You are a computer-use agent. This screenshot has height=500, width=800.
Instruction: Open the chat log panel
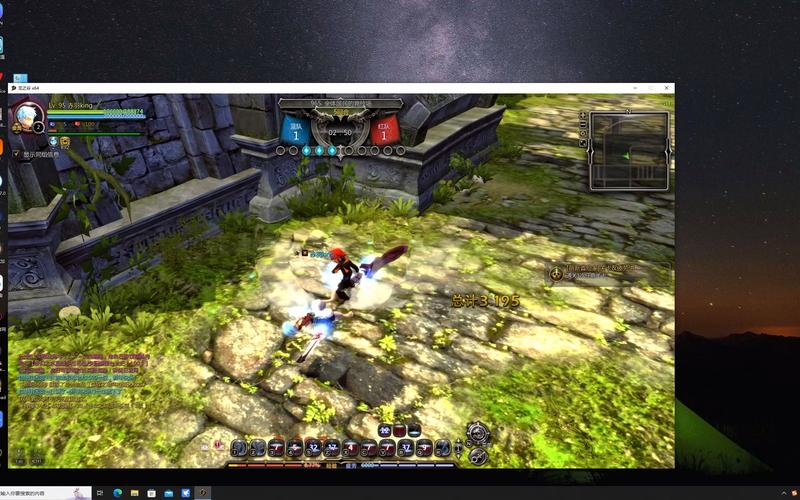75,378
